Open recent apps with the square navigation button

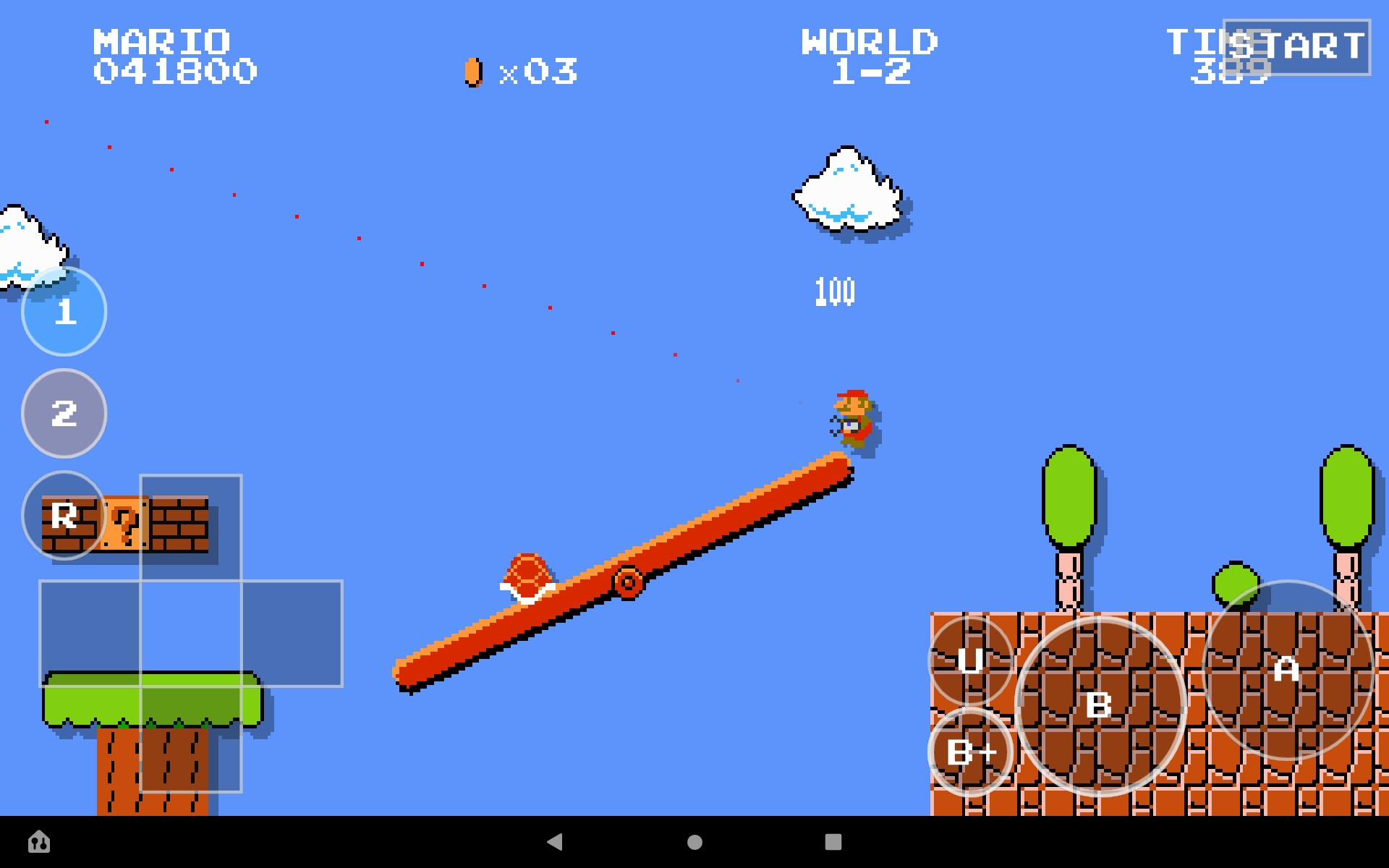pyautogui.click(x=833, y=843)
